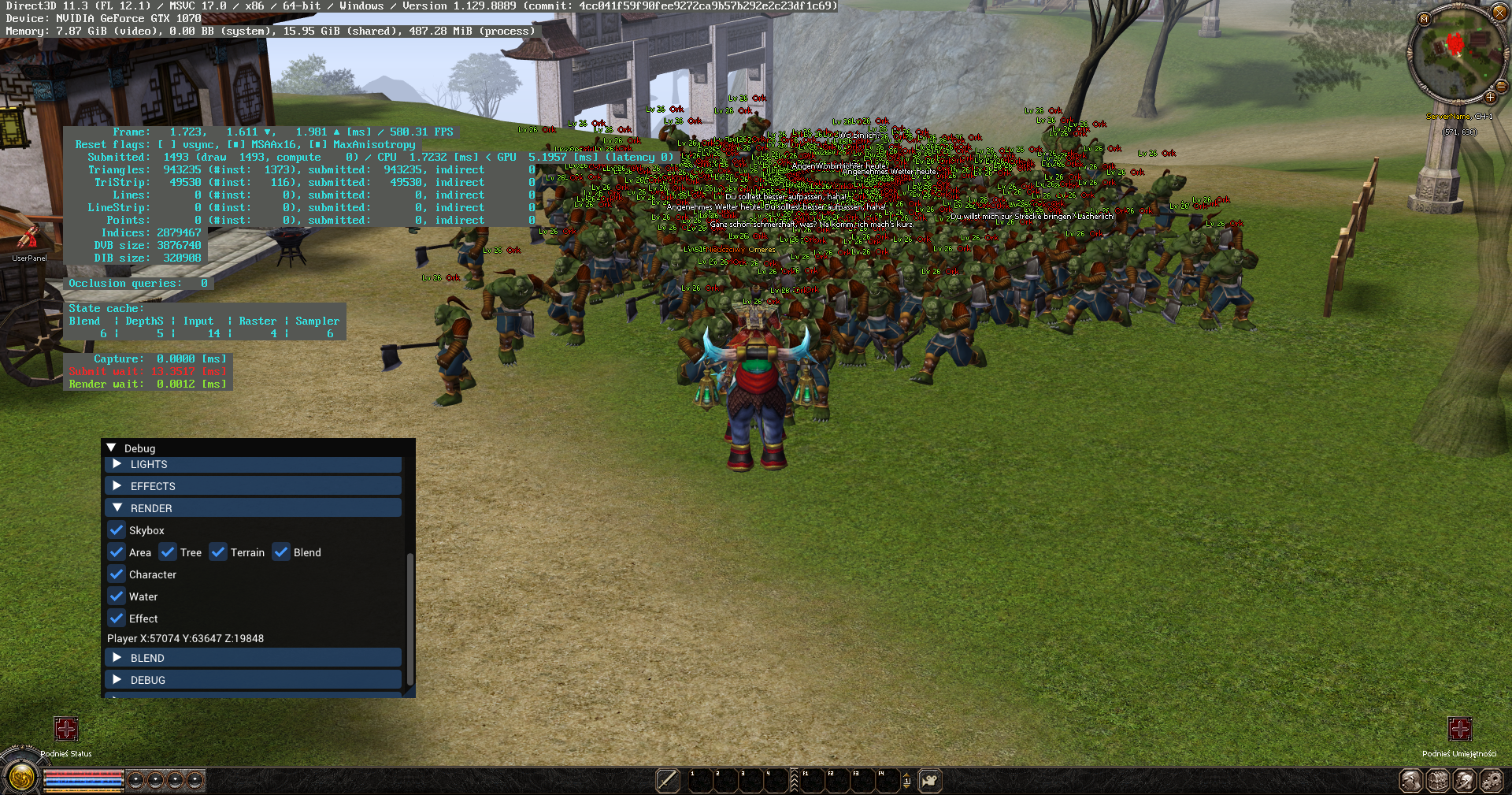This screenshot has width=1512, height=795.
Task: Click the Podnieś Status plus button
Action: [68, 730]
